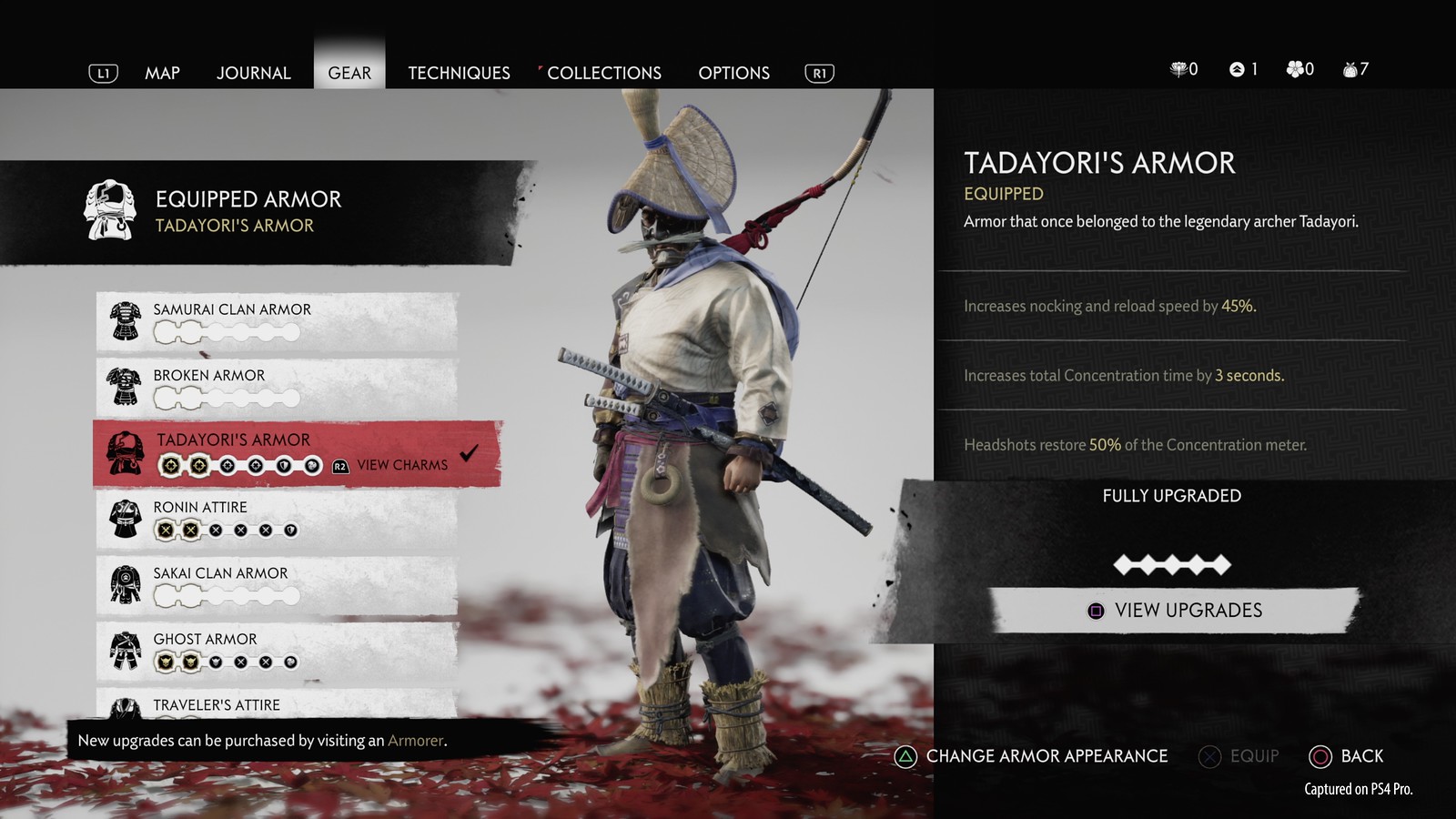Click the Equipped Armor header
The image size is (1456, 819).
[248, 211]
